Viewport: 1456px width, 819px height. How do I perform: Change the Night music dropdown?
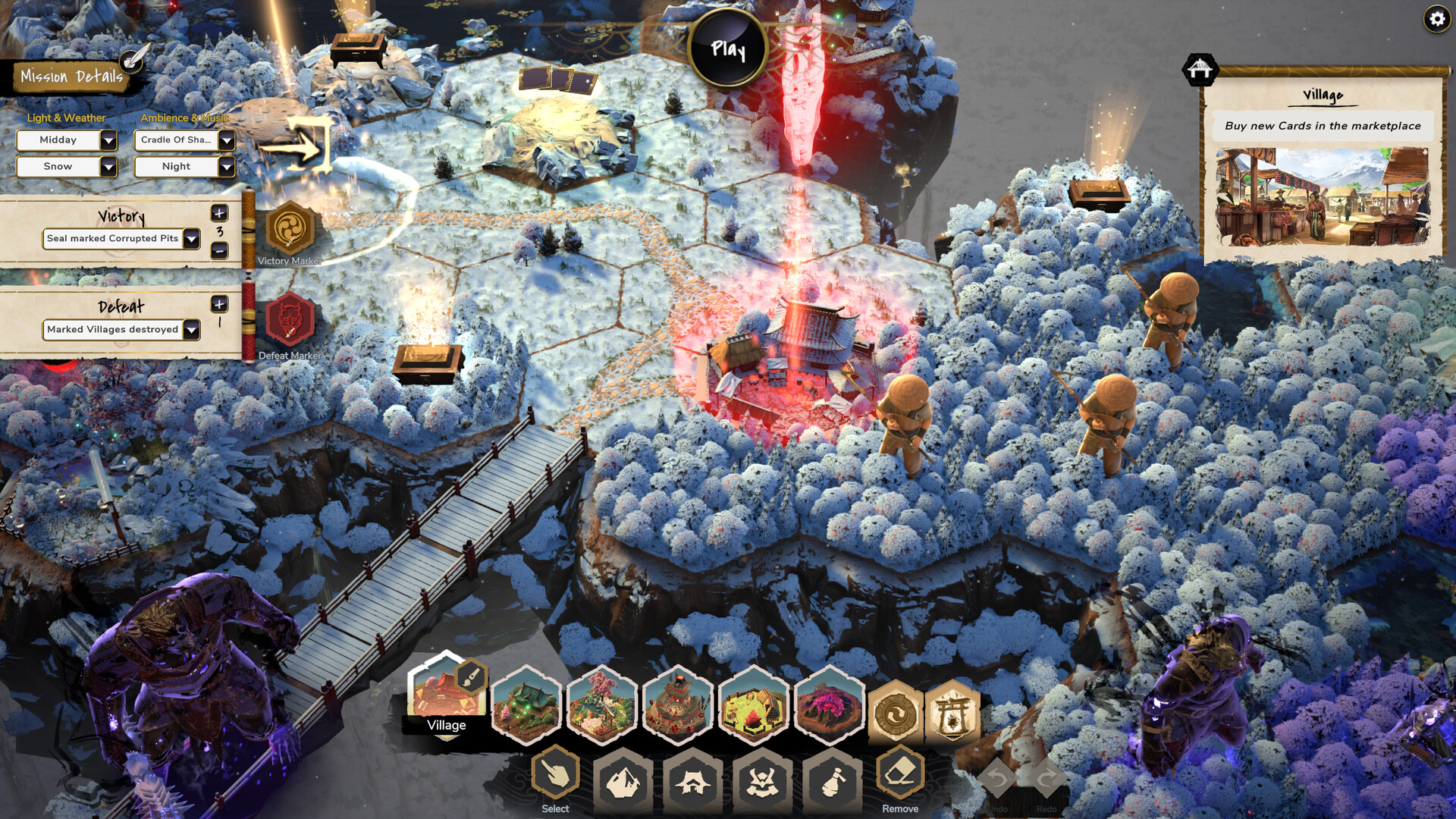(x=226, y=167)
